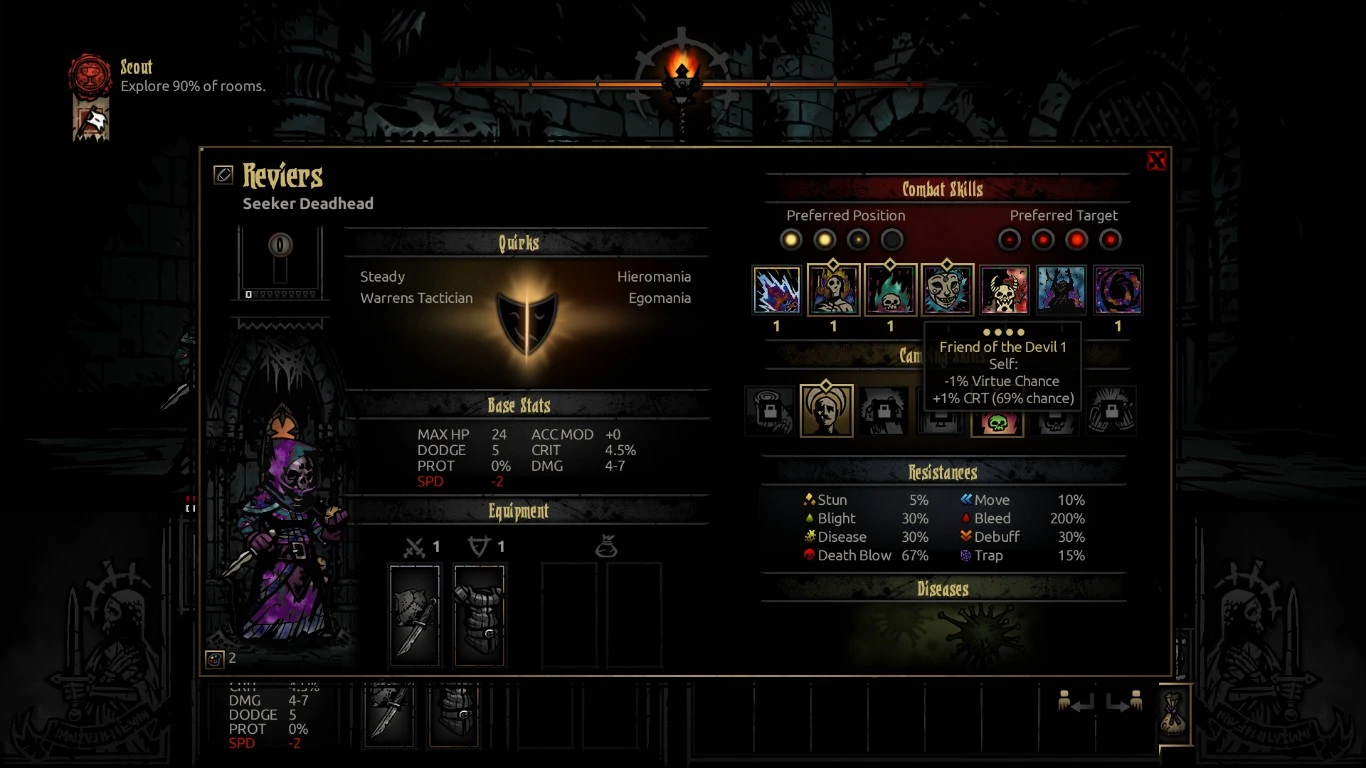The height and width of the screenshot is (768, 1366).
Task: Select the dark robed figure combat skill
Action: coord(1061,290)
